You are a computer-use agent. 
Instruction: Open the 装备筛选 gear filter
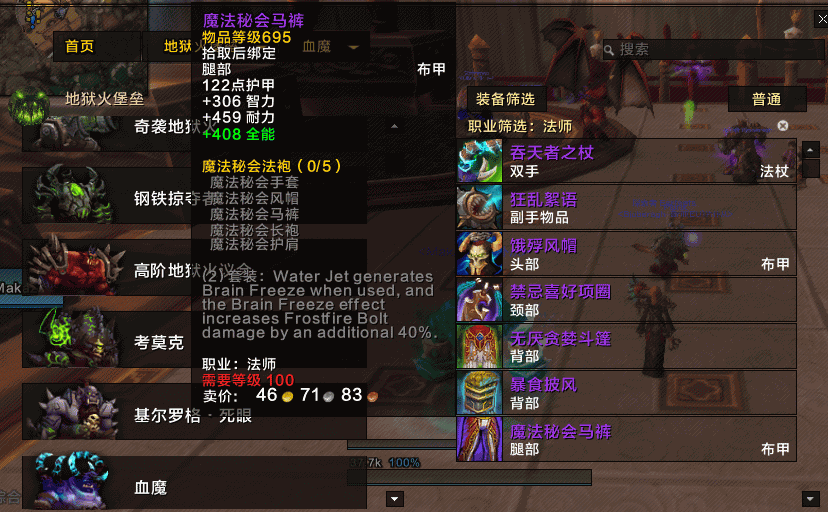[x=505, y=99]
